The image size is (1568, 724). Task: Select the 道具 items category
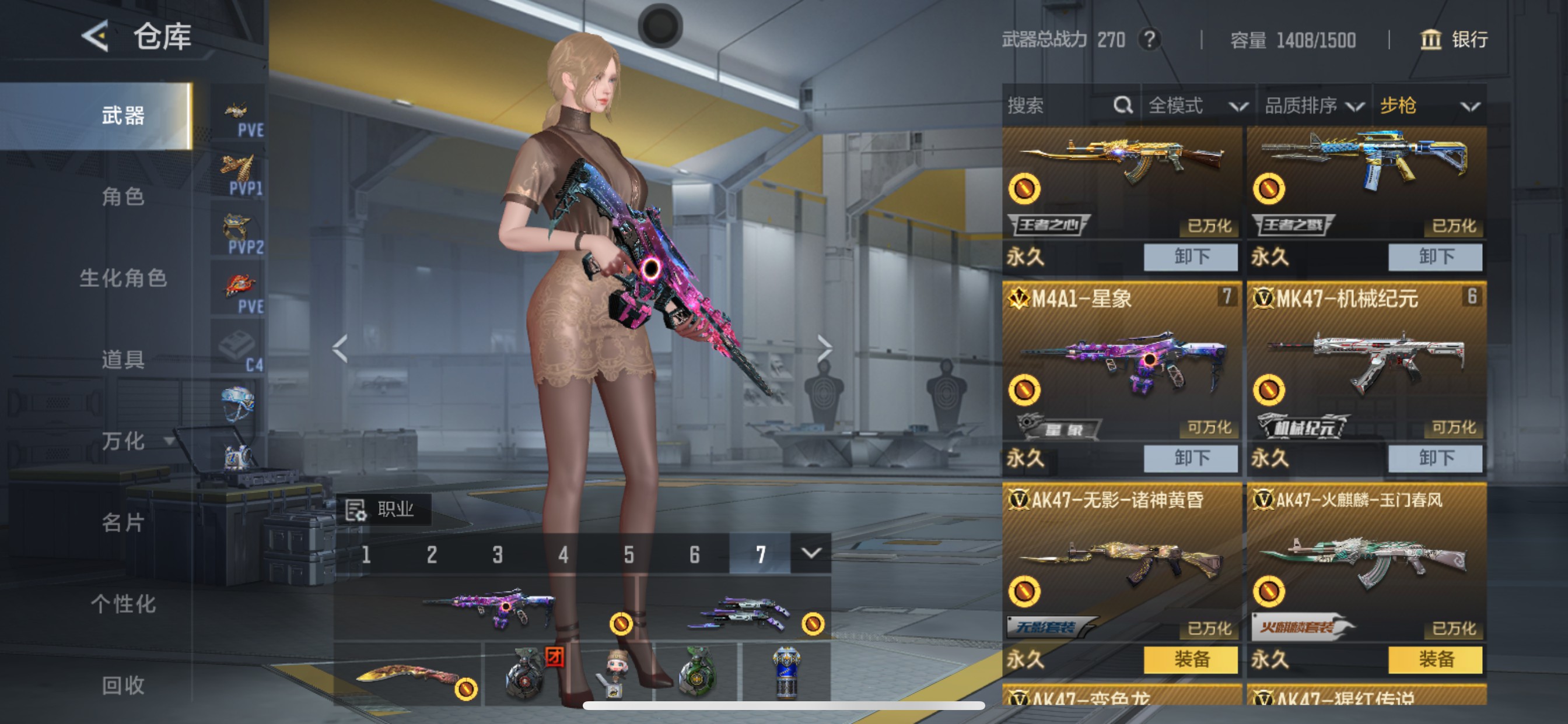pos(123,360)
